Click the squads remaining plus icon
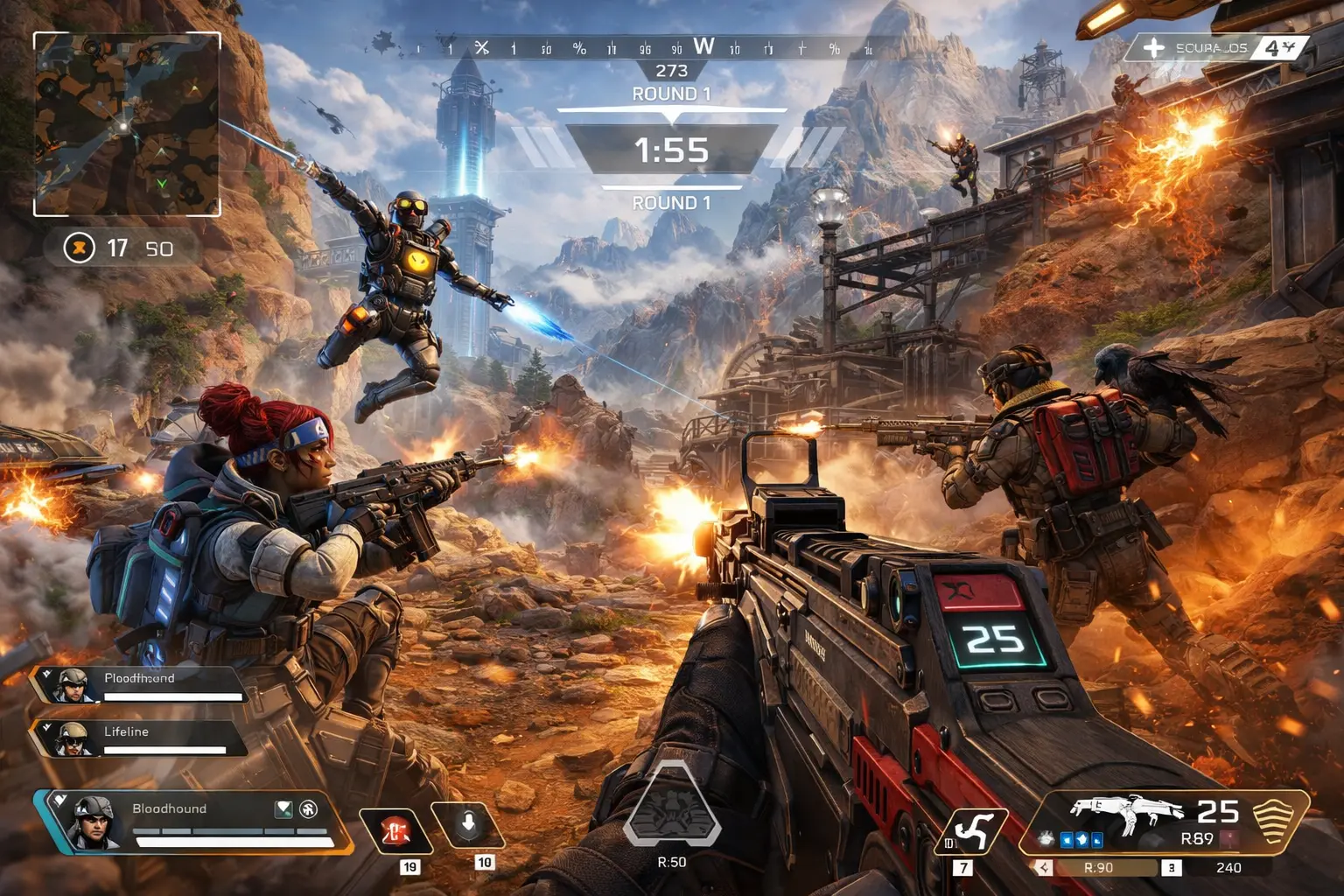Image resolution: width=1344 pixels, height=896 pixels. [1154, 48]
